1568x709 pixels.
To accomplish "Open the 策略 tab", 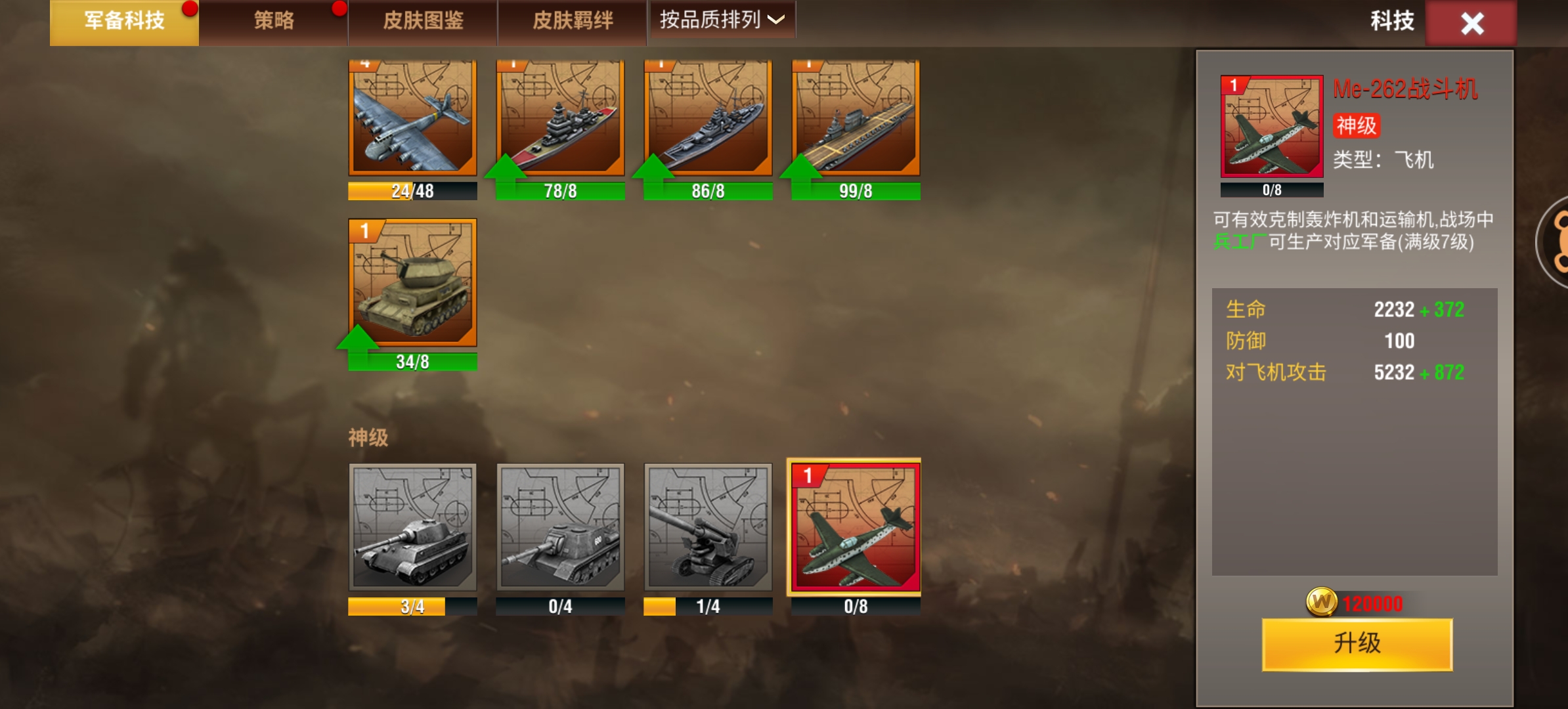I will tap(274, 22).
